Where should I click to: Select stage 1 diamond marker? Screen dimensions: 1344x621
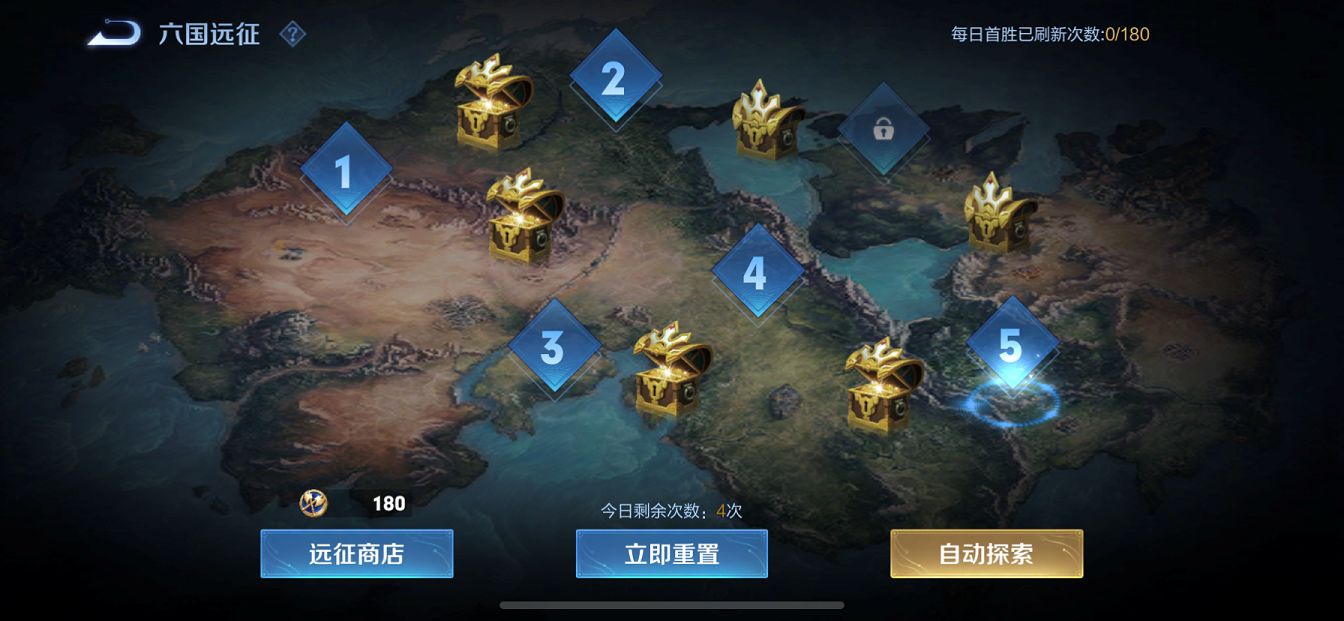(x=345, y=171)
